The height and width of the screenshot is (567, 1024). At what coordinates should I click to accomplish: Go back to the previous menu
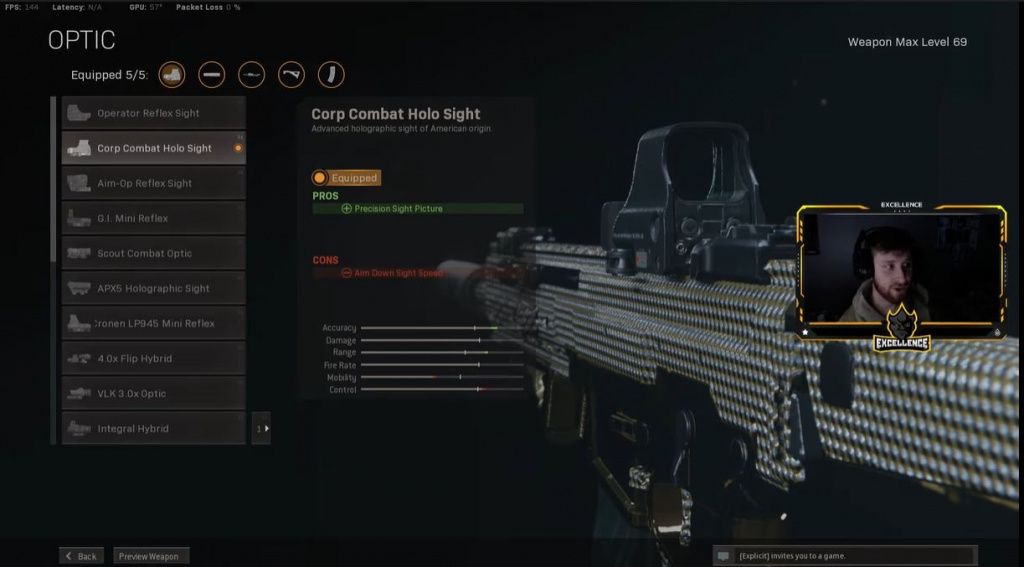point(81,556)
